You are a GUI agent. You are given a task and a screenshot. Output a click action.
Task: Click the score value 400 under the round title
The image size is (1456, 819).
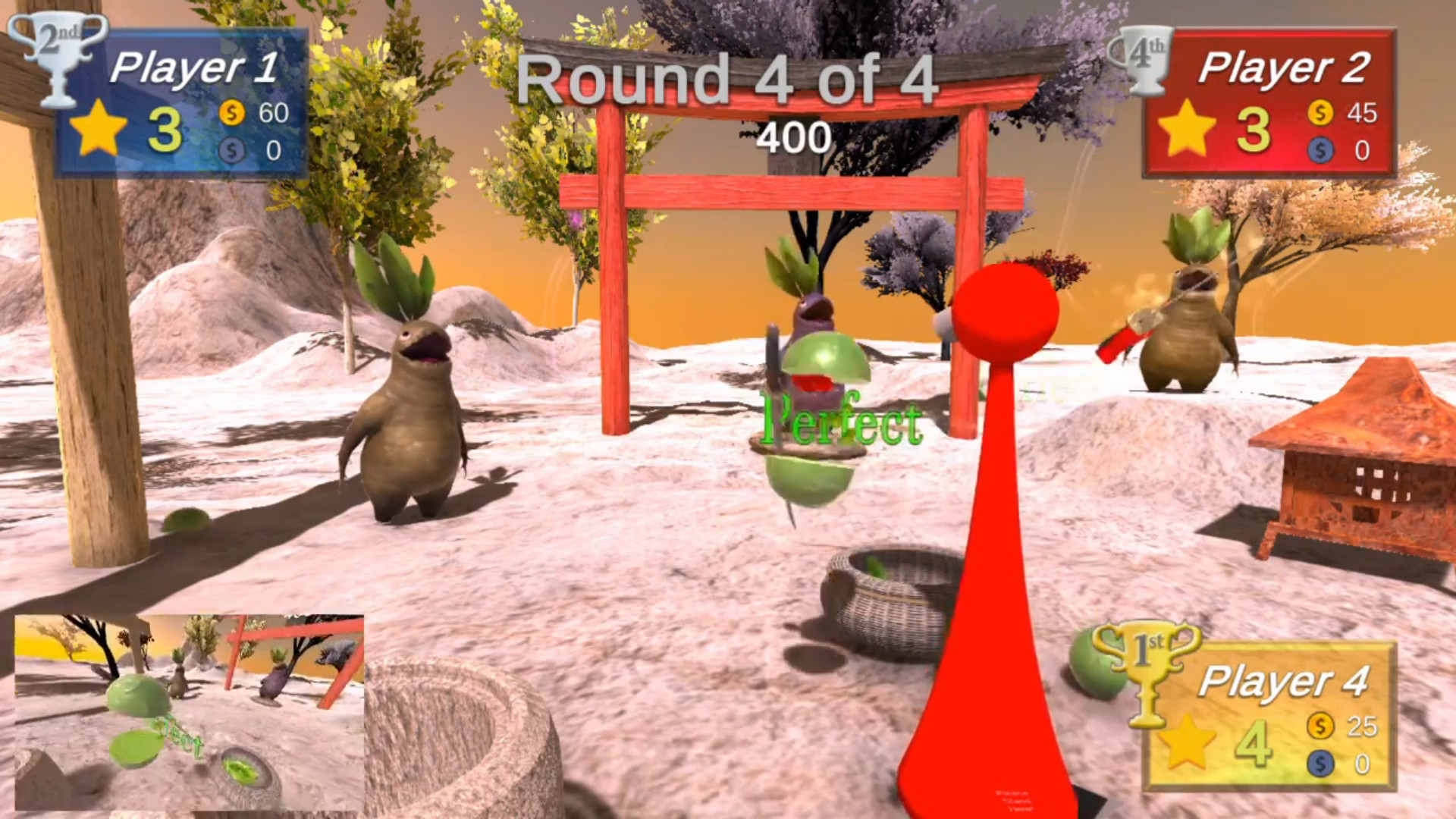tap(792, 137)
